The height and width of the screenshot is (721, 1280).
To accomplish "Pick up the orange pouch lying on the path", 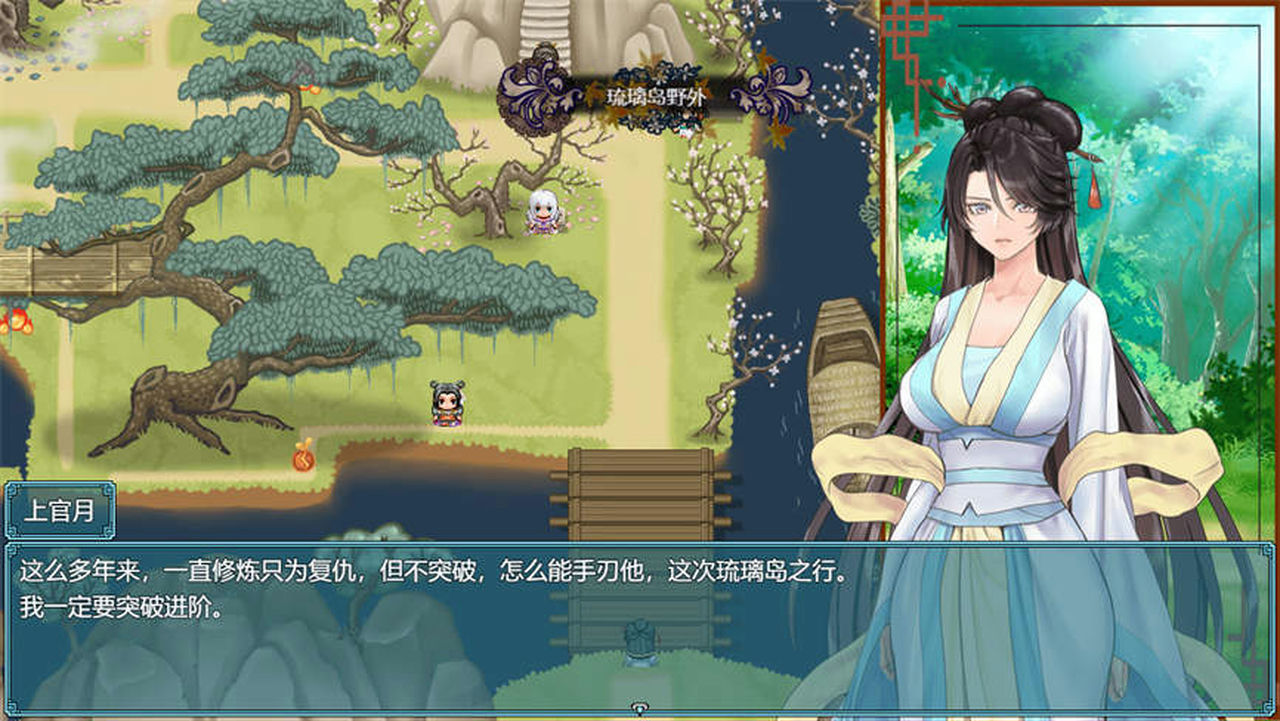I will (x=303, y=458).
